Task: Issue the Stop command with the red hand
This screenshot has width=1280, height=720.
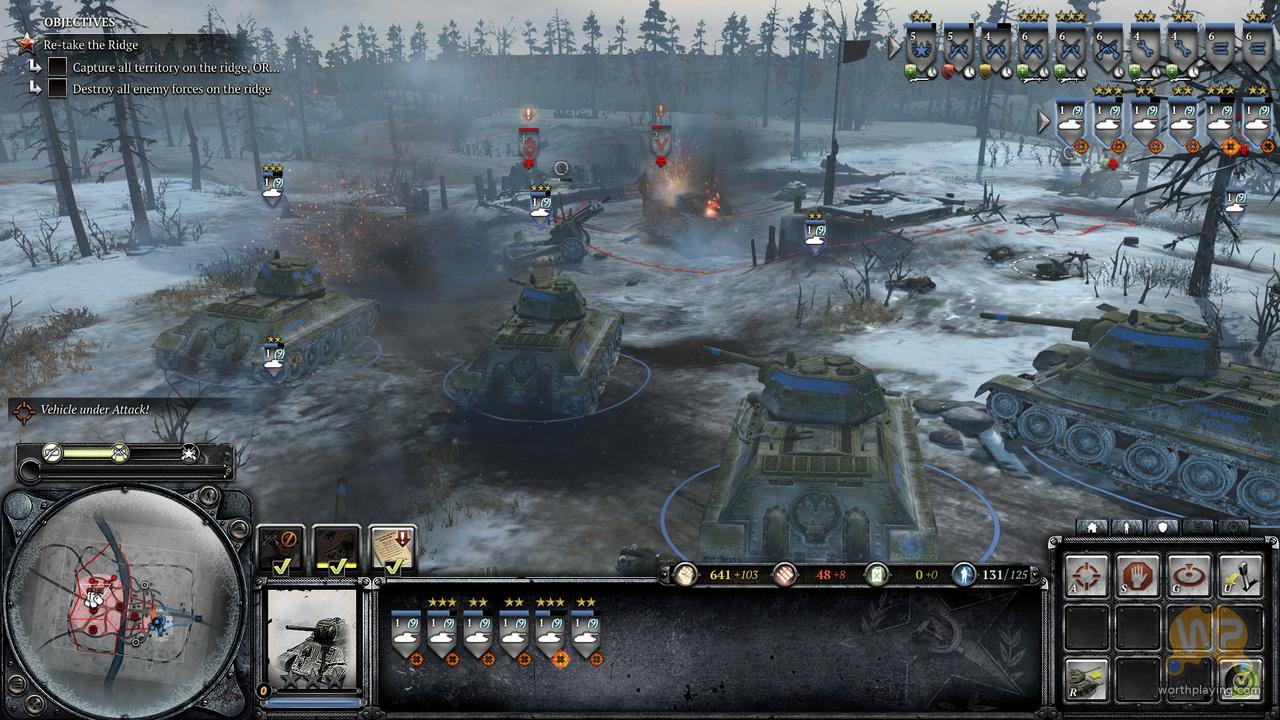Action: (1137, 577)
